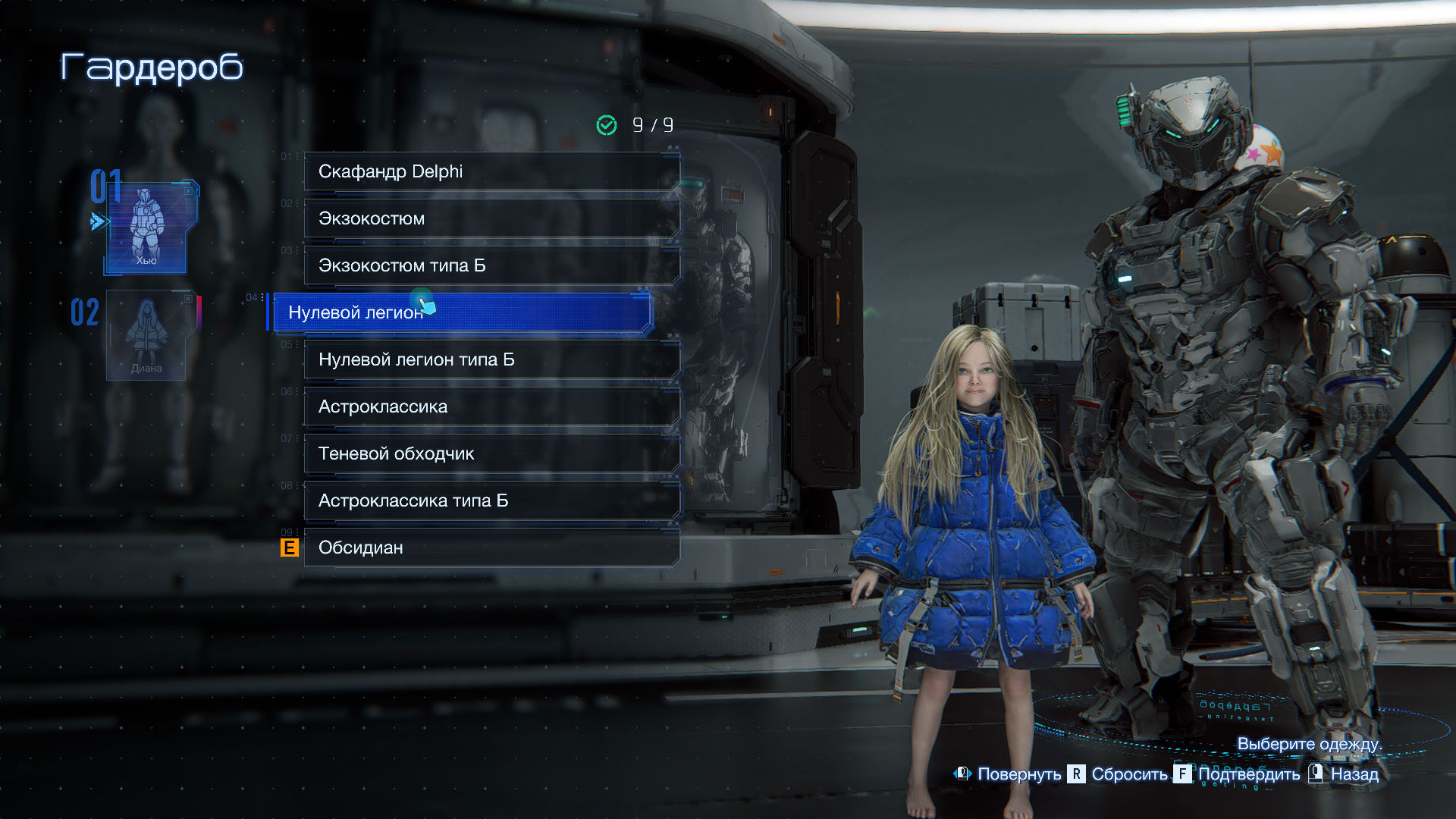Equip the Теневой обходчик outfit
This screenshot has width=1456, height=819.
coord(491,453)
